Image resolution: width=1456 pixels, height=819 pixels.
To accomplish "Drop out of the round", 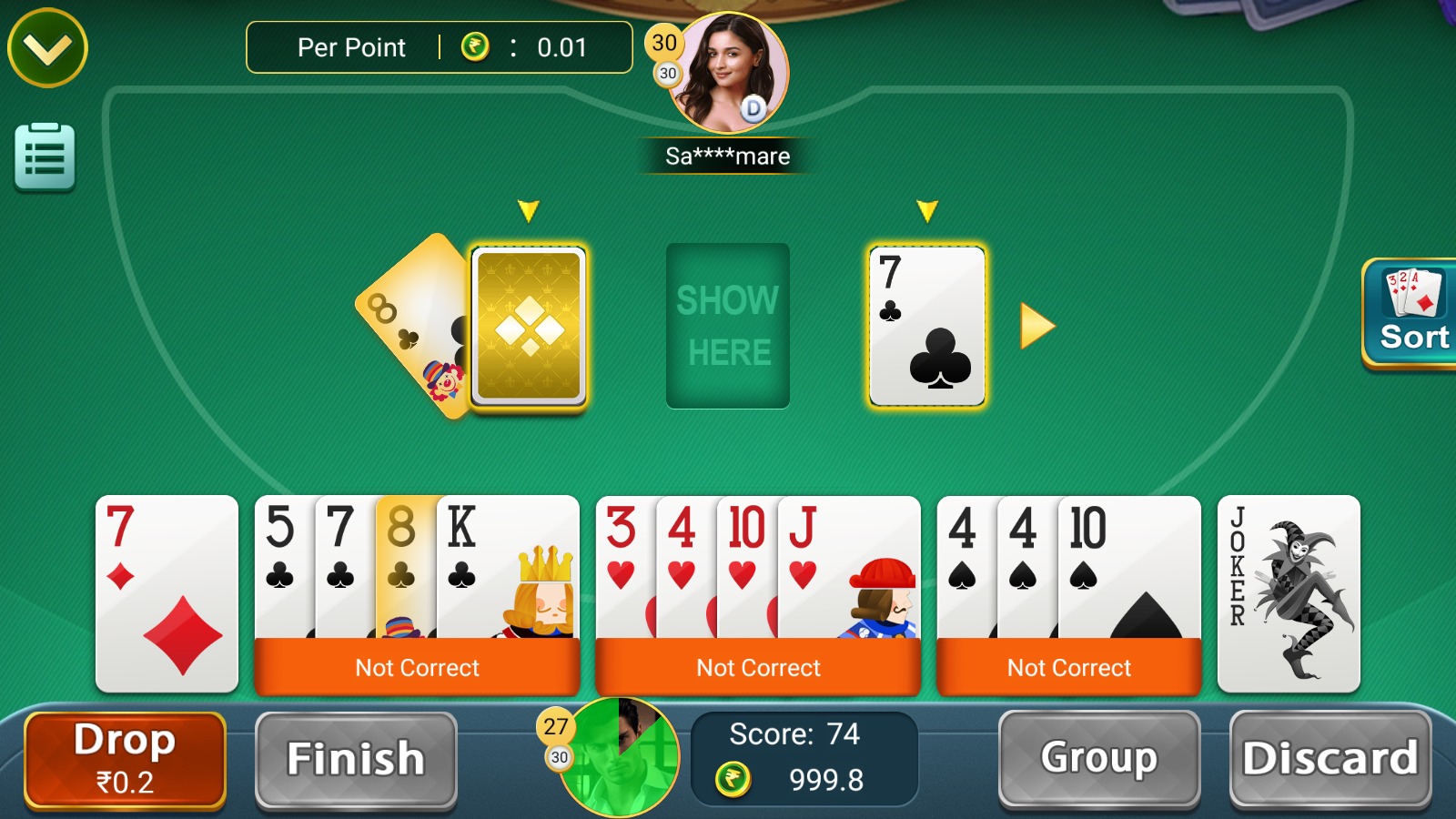I will coord(125,760).
